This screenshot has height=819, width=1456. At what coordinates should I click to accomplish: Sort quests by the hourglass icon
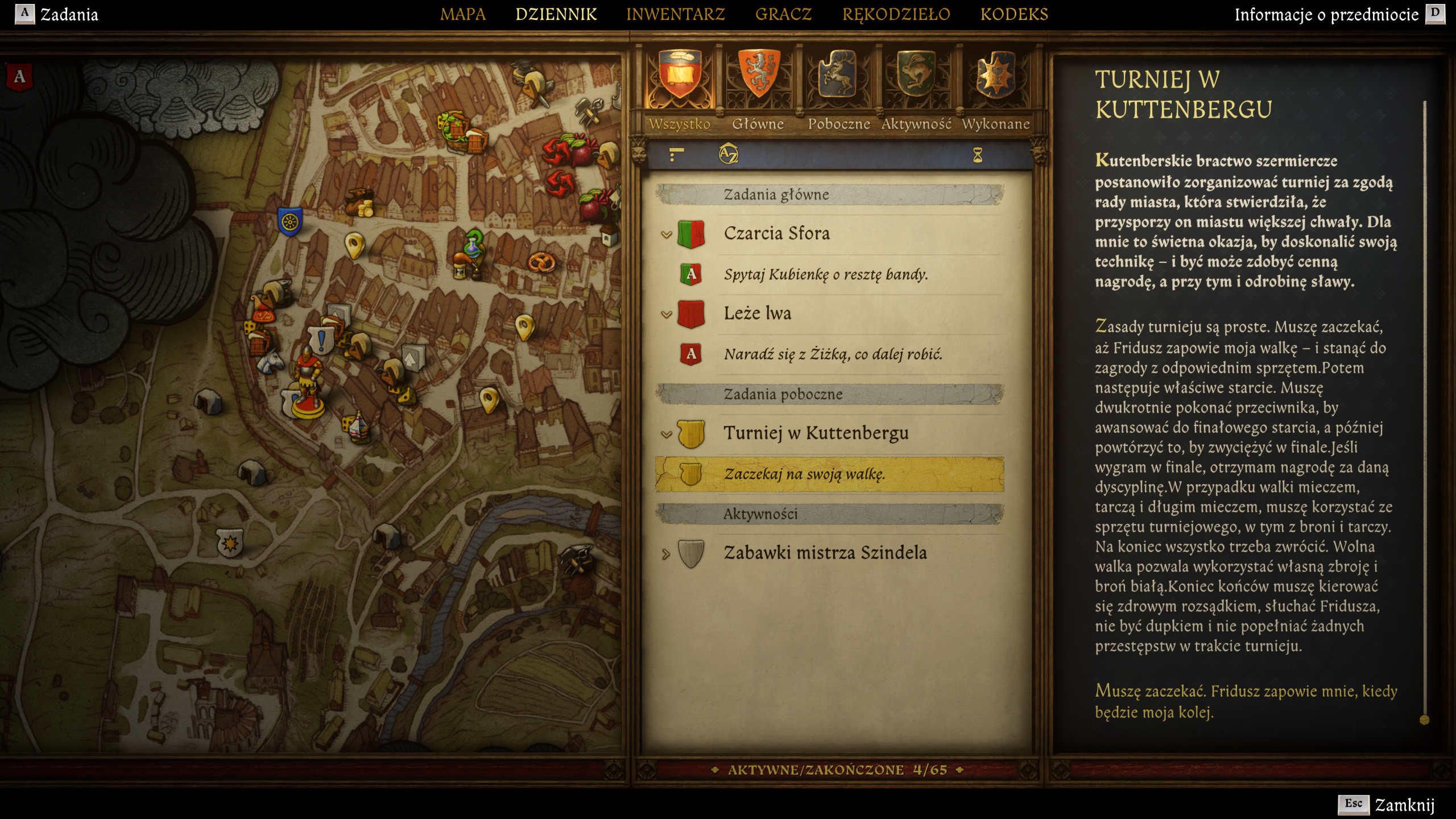(x=977, y=155)
